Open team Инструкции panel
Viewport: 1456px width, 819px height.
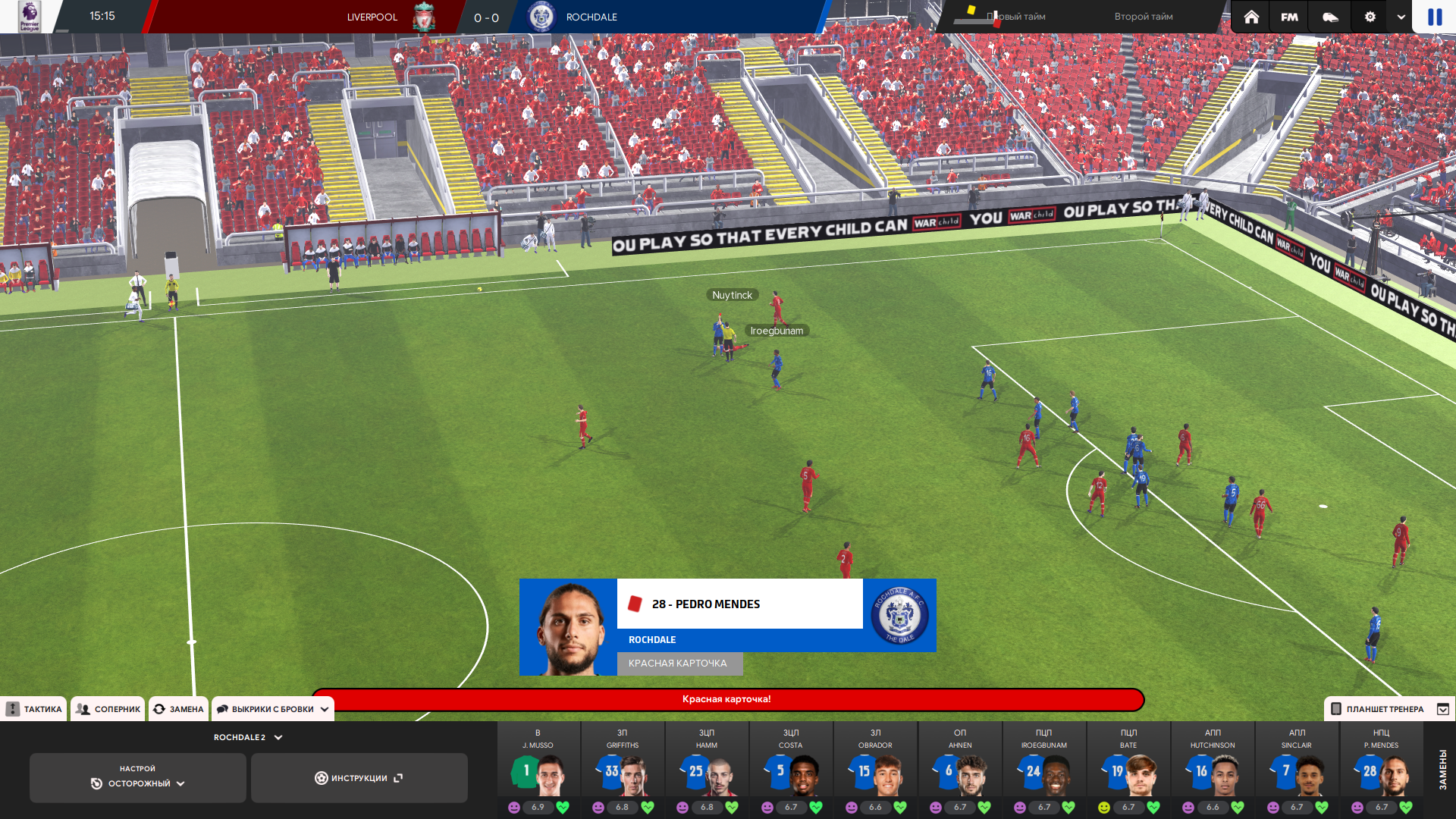[359, 777]
